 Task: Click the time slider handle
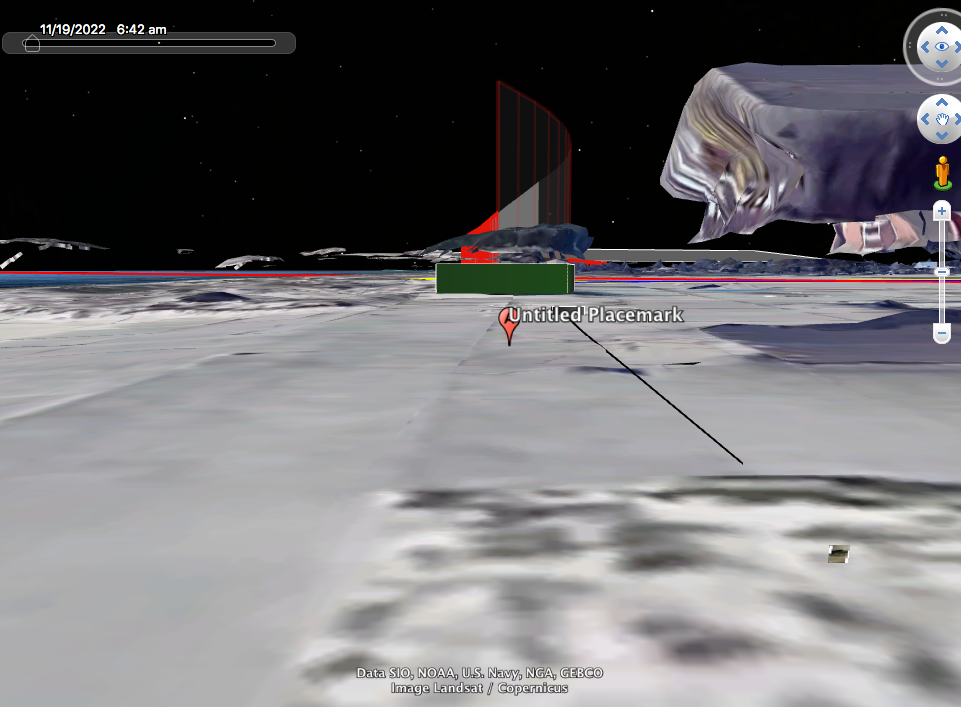click(x=32, y=43)
